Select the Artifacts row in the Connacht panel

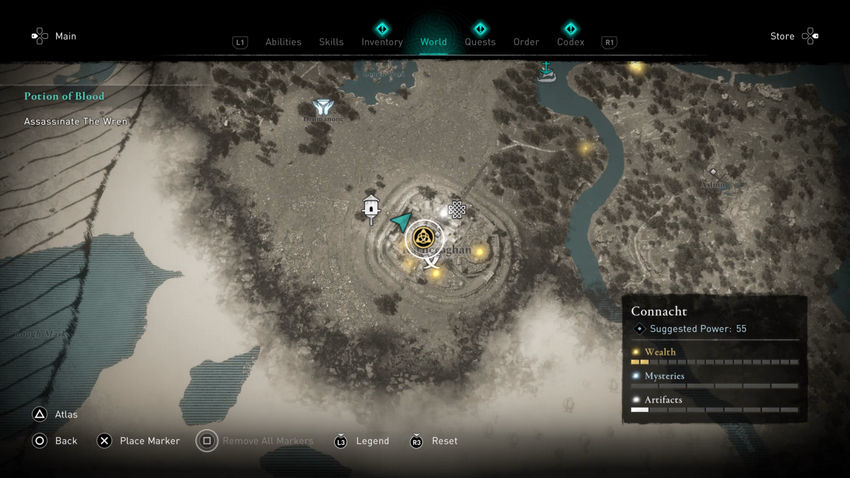714,400
